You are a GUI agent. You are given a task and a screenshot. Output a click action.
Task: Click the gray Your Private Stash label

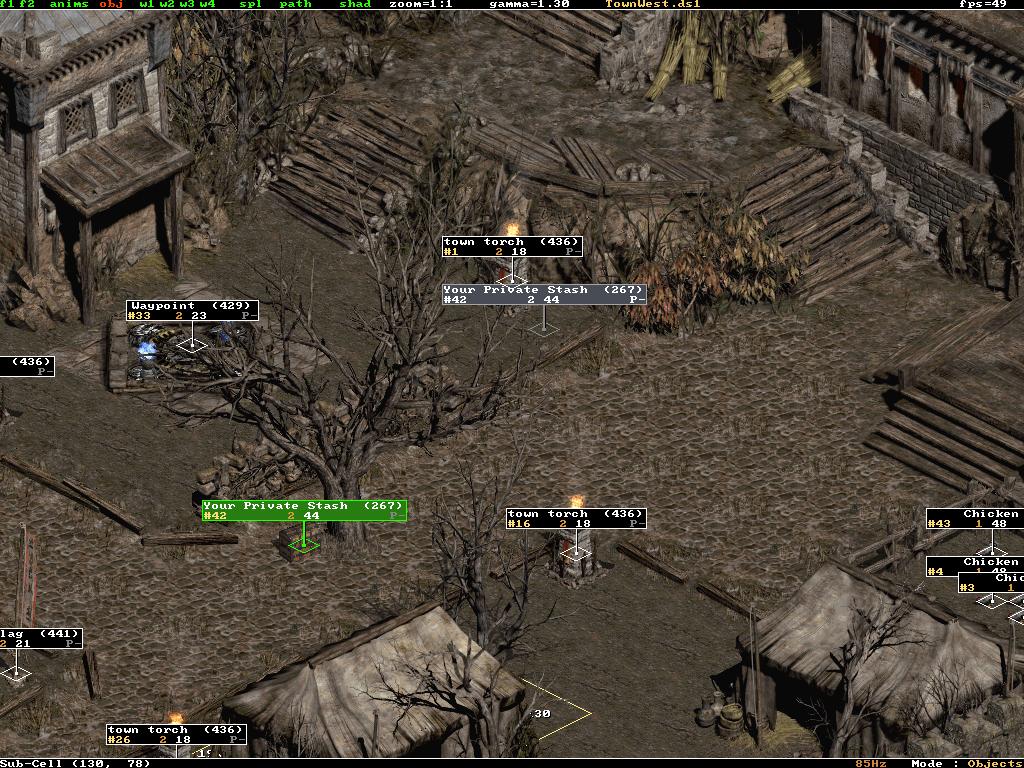click(x=544, y=294)
